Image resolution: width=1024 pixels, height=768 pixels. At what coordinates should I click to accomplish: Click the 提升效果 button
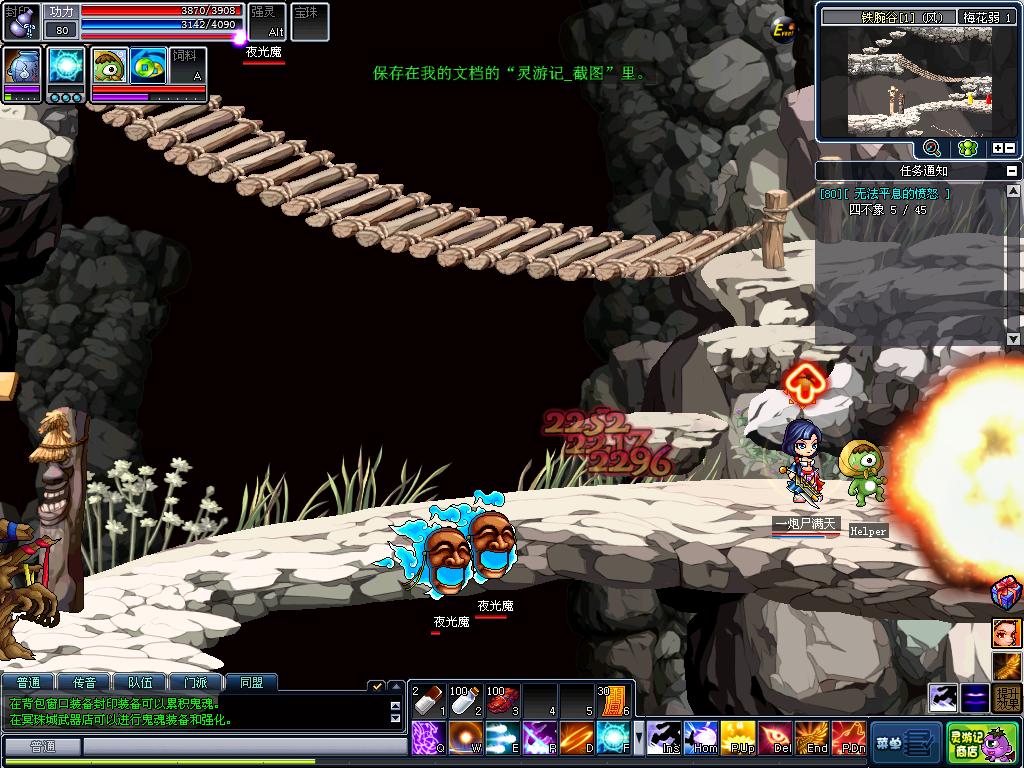pos(1007,697)
